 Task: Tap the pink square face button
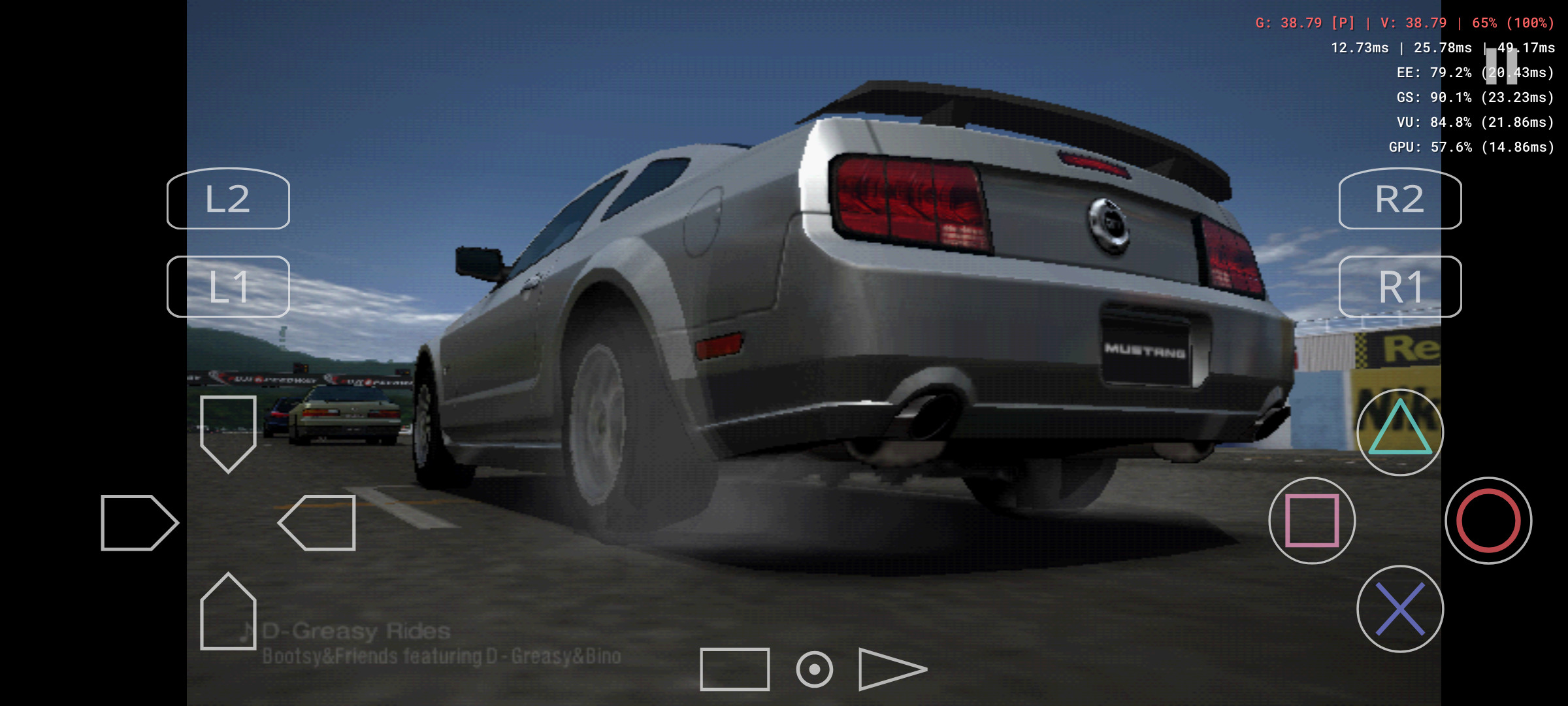coord(1312,520)
